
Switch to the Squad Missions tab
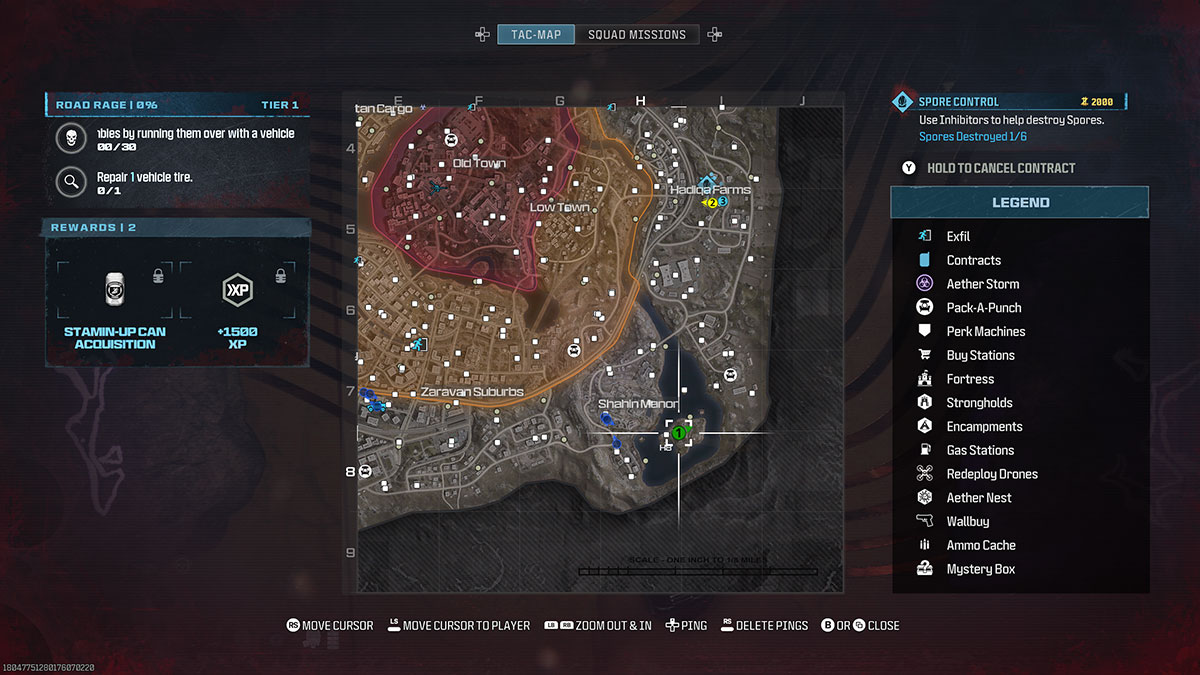637,35
